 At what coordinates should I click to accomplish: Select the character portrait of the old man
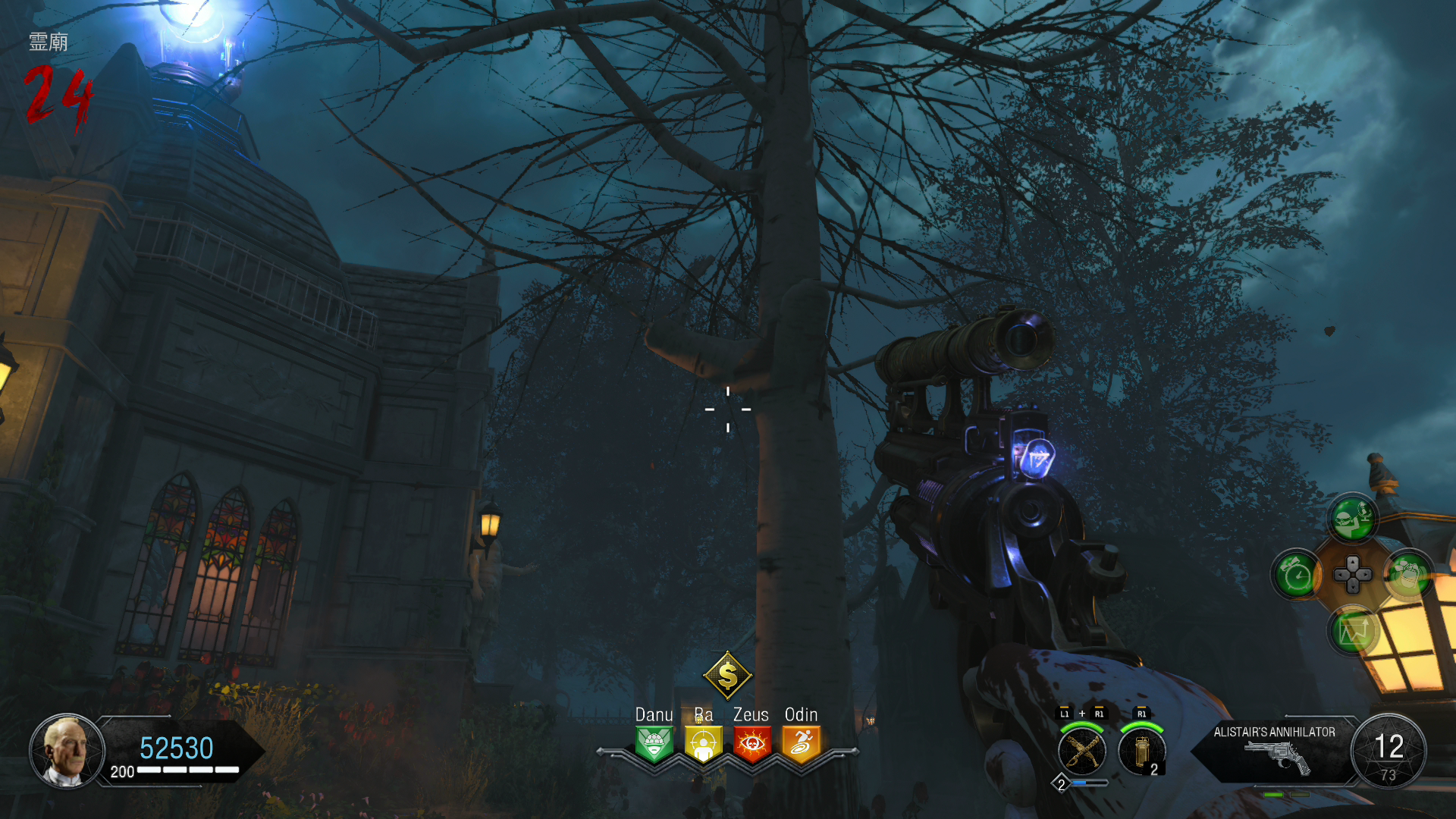pos(67,751)
